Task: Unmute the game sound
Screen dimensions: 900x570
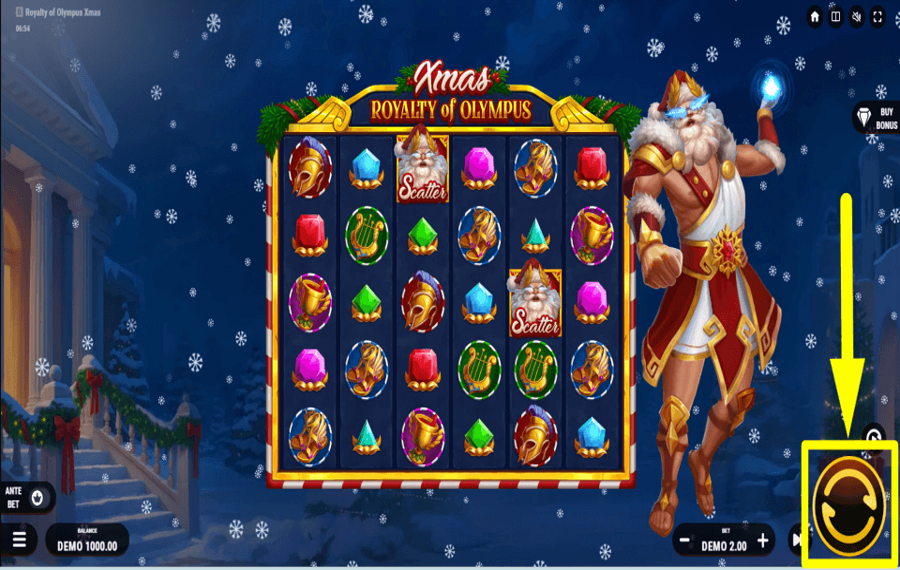Action: [856, 17]
